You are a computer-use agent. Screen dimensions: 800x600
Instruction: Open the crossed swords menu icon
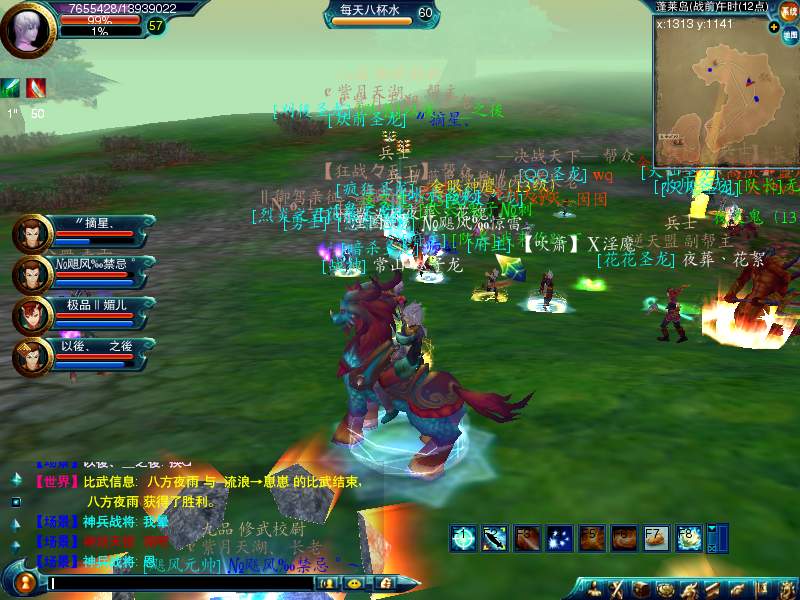[617, 589]
